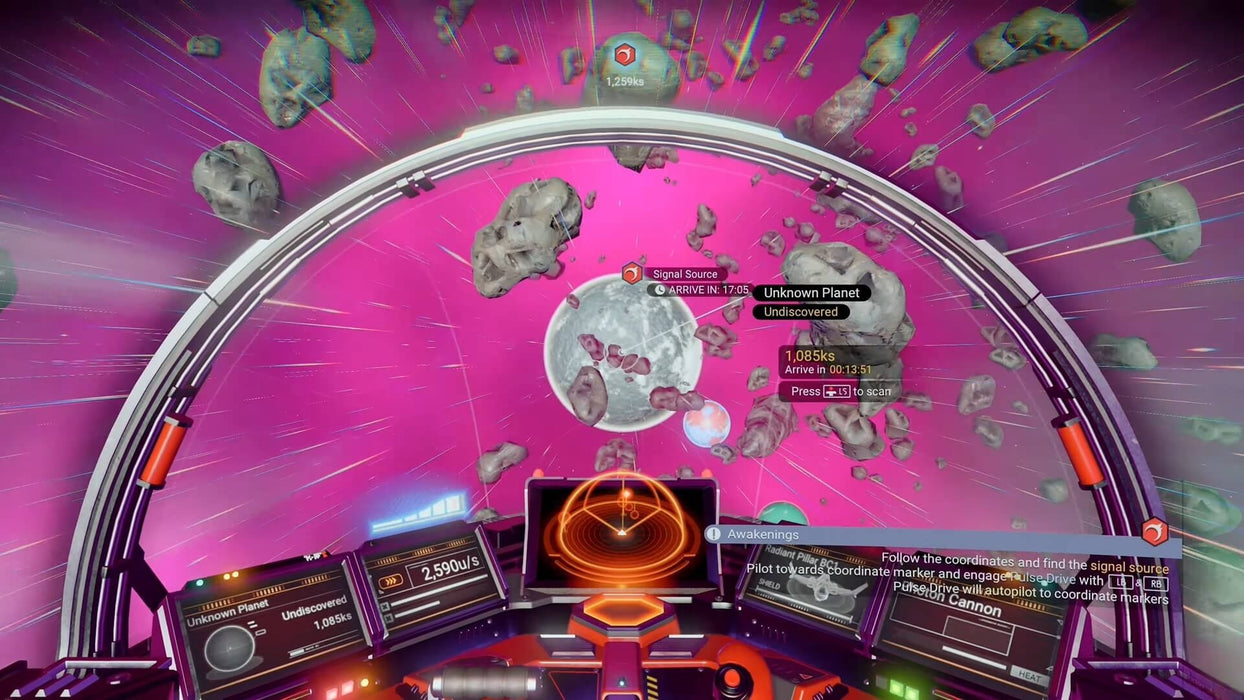Click the red marker above the 1,259ks distance
The height and width of the screenshot is (700, 1244).
click(x=624, y=54)
